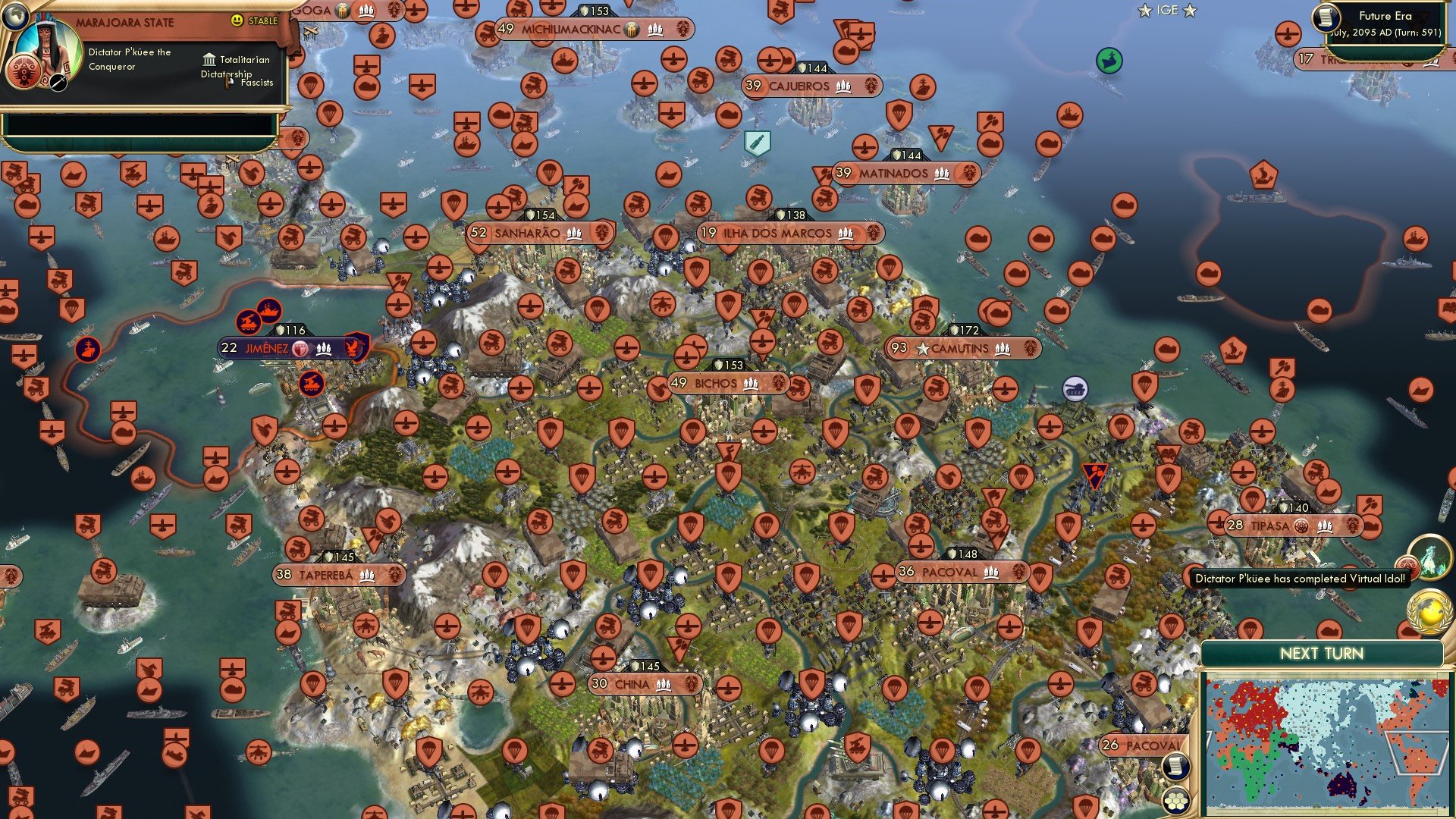Screen dimensions: 1456x819
Task: Open the scroll icon beside Future Era
Action: point(1326,17)
